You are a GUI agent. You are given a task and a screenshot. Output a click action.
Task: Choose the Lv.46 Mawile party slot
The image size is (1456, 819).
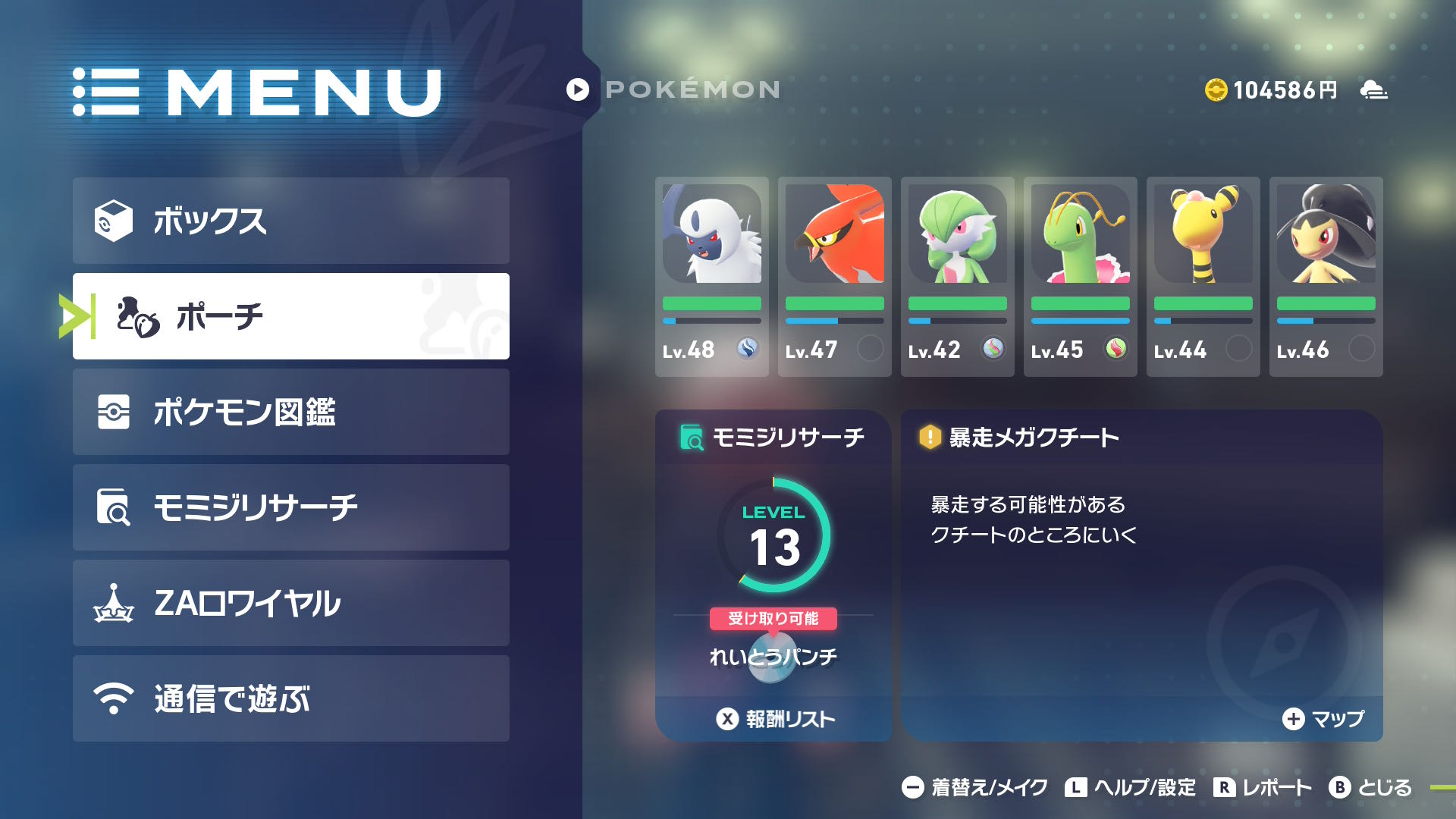tap(1326, 277)
